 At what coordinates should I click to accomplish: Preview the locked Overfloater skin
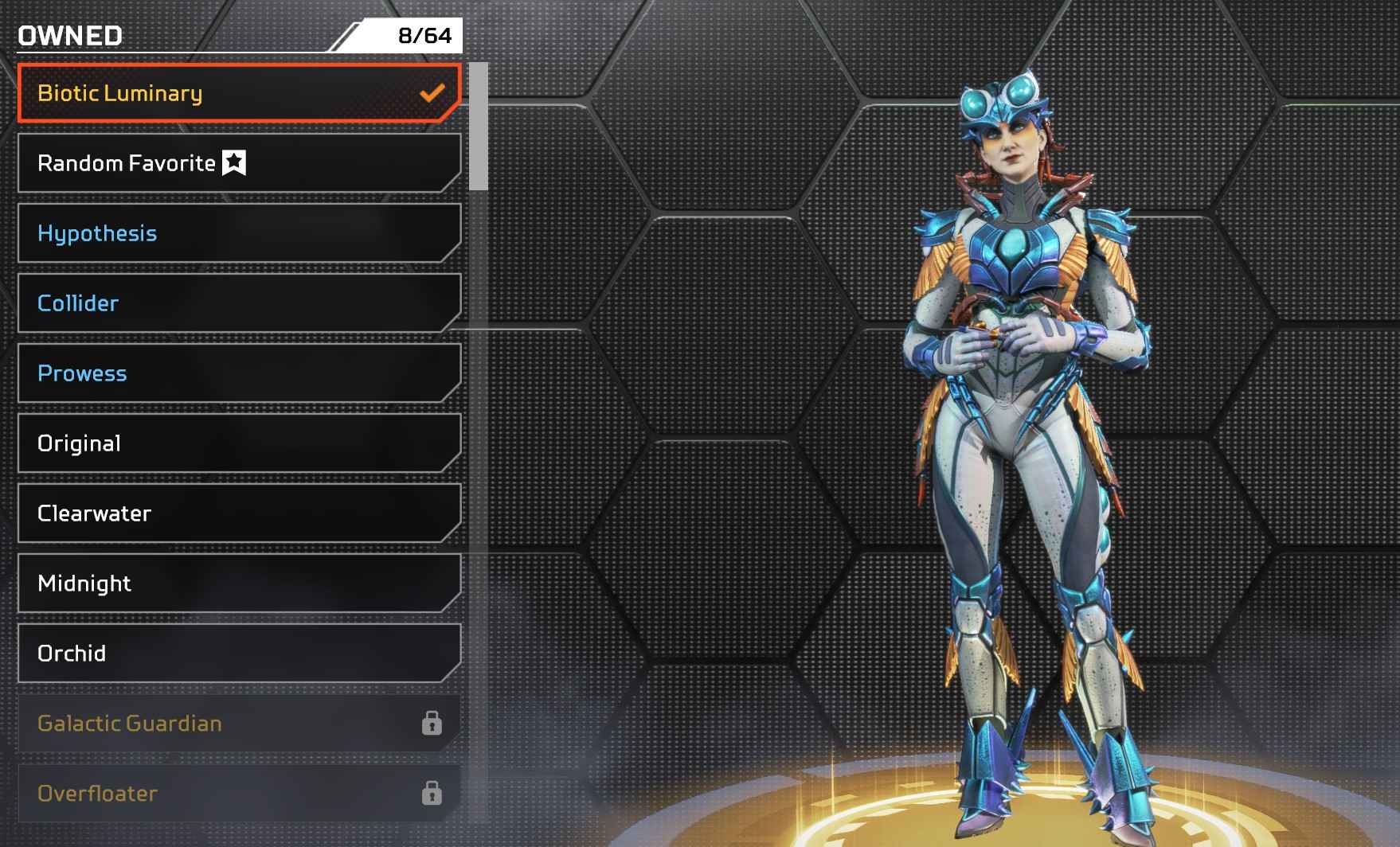click(239, 794)
